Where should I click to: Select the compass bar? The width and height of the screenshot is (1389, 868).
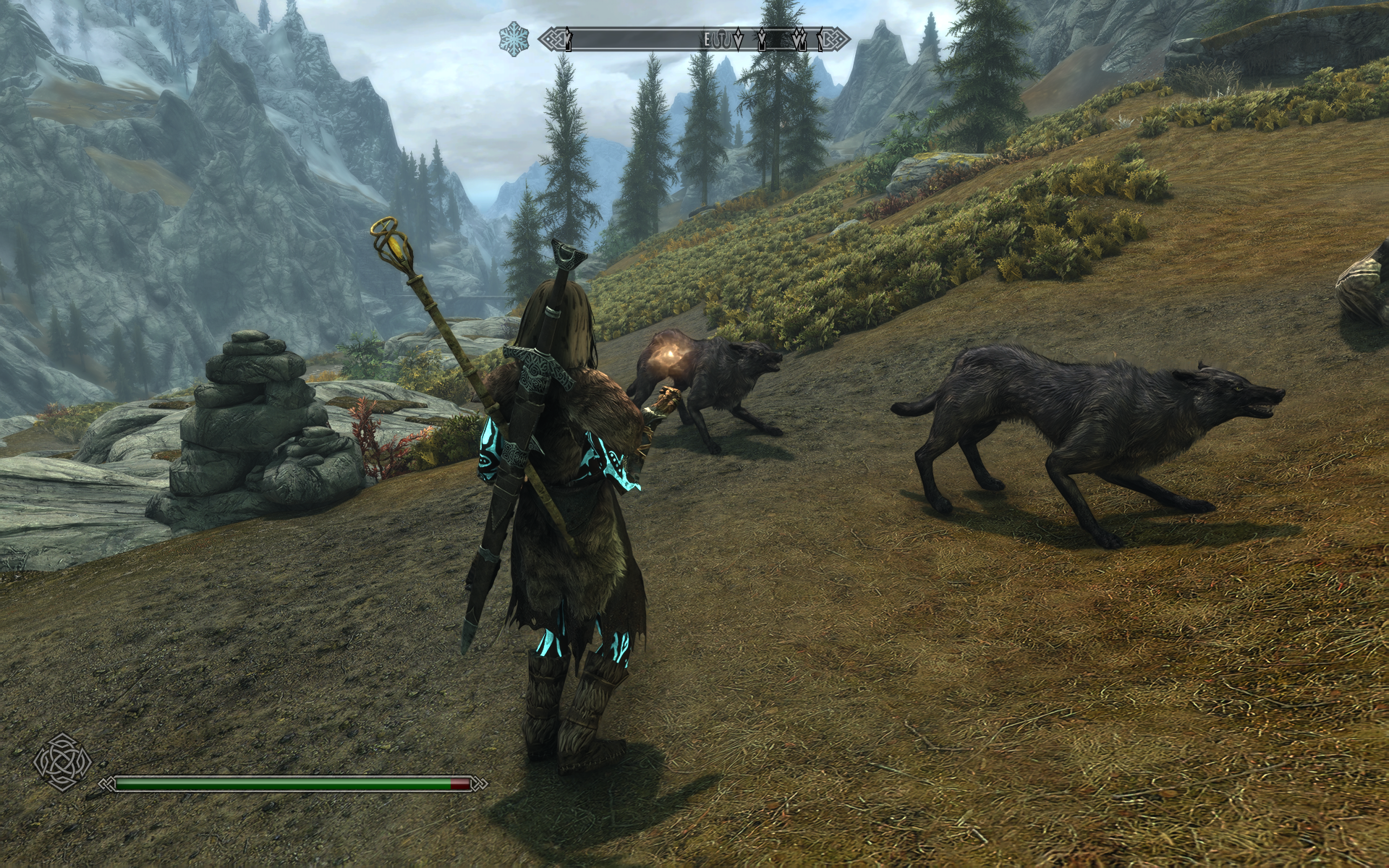coord(694,38)
